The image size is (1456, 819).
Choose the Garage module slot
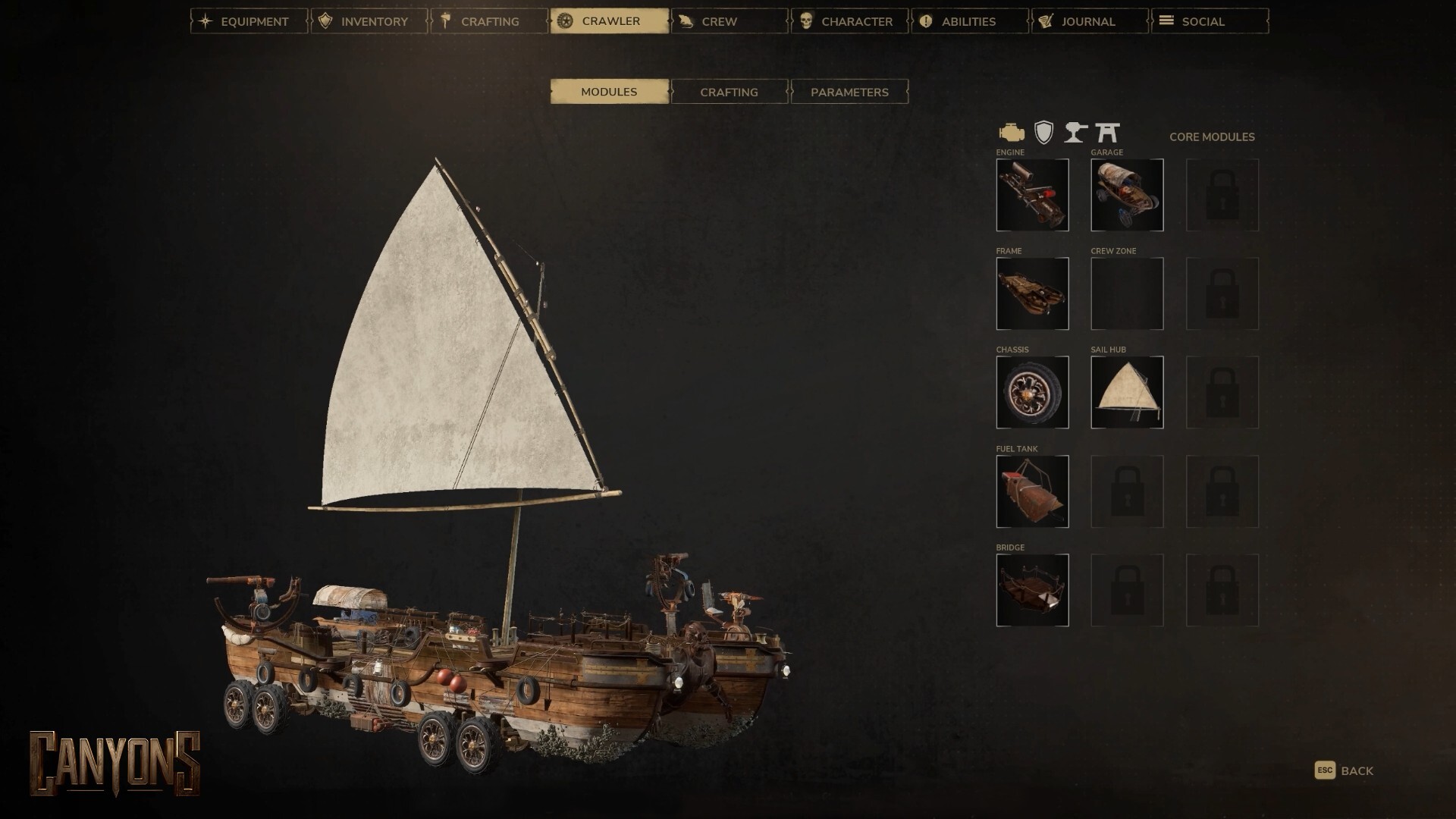[1127, 195]
